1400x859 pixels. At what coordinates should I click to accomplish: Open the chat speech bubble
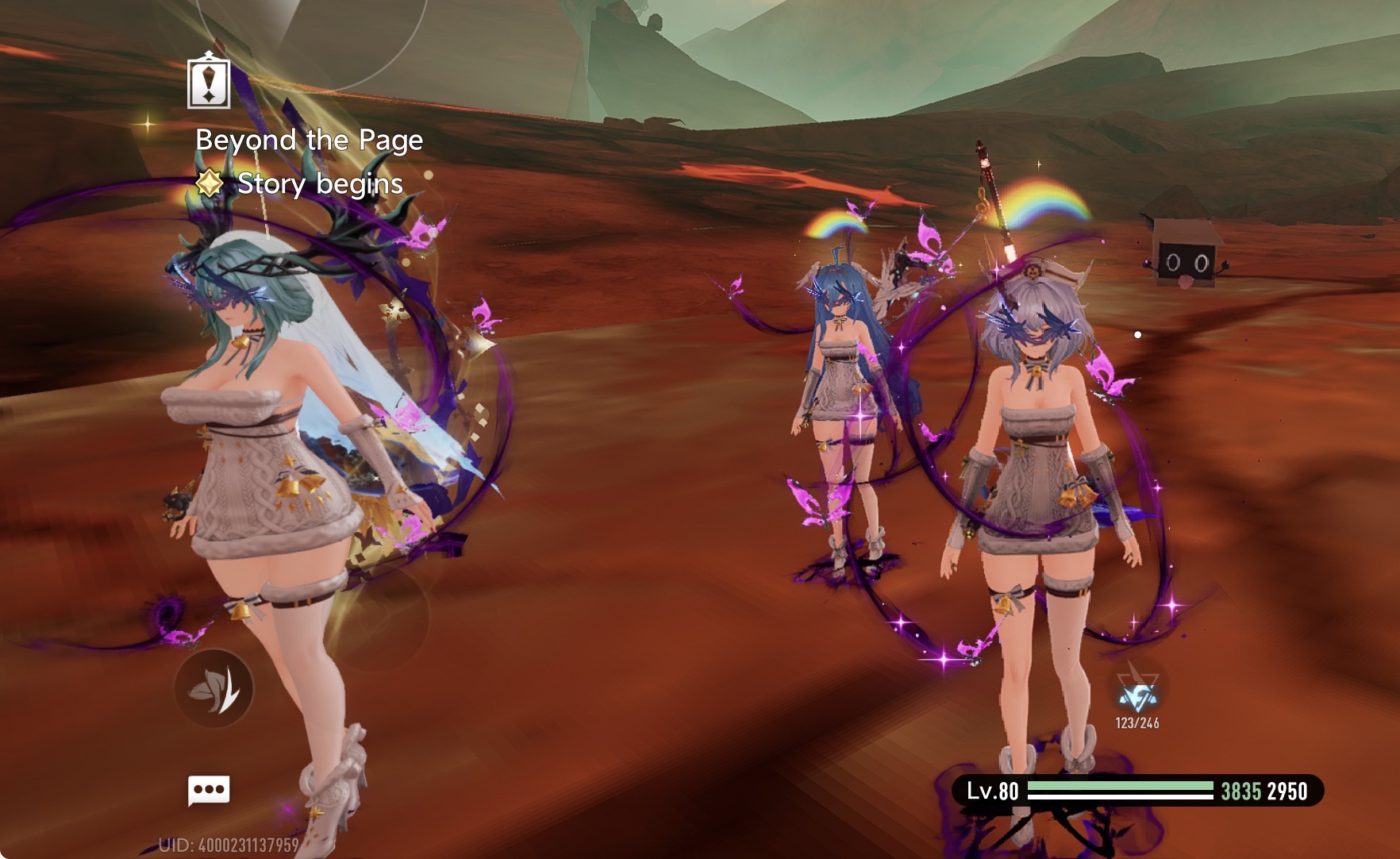tap(209, 790)
